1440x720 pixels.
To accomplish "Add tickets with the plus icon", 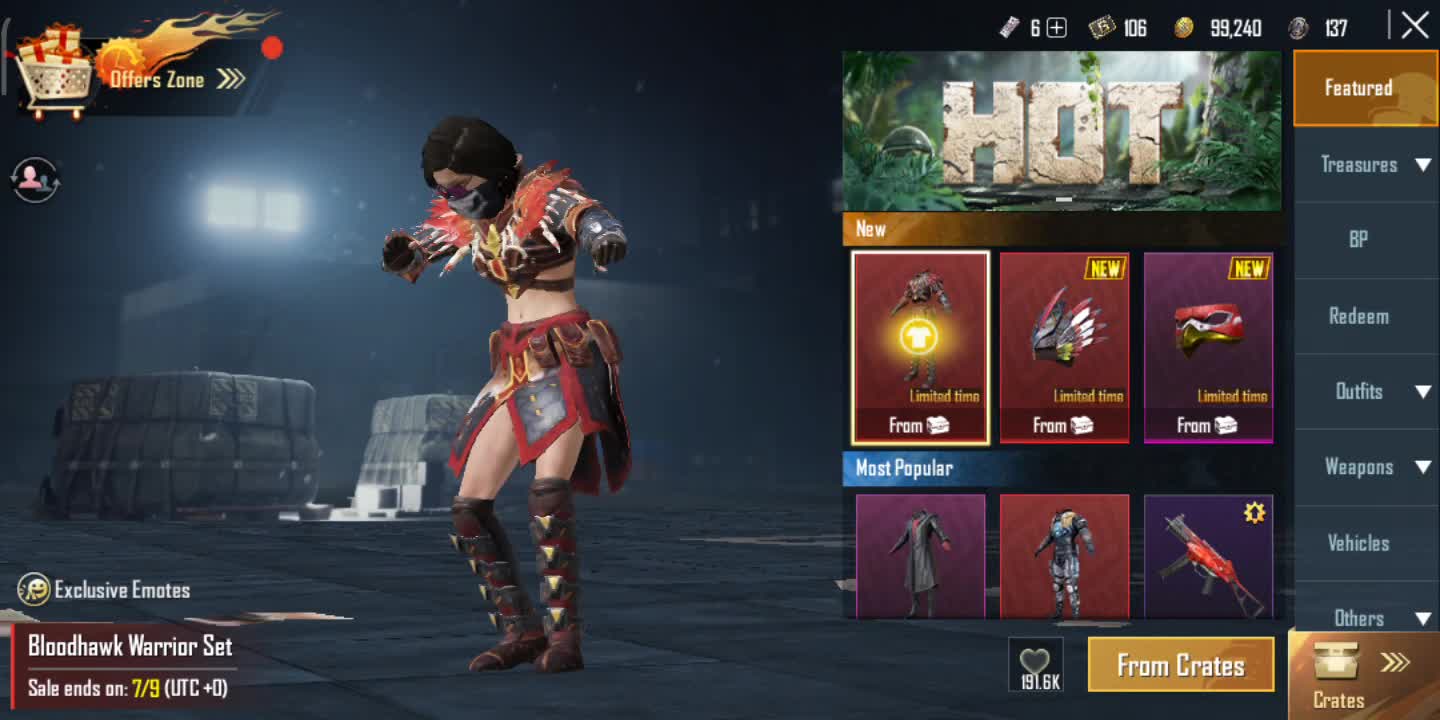I will [1056, 28].
